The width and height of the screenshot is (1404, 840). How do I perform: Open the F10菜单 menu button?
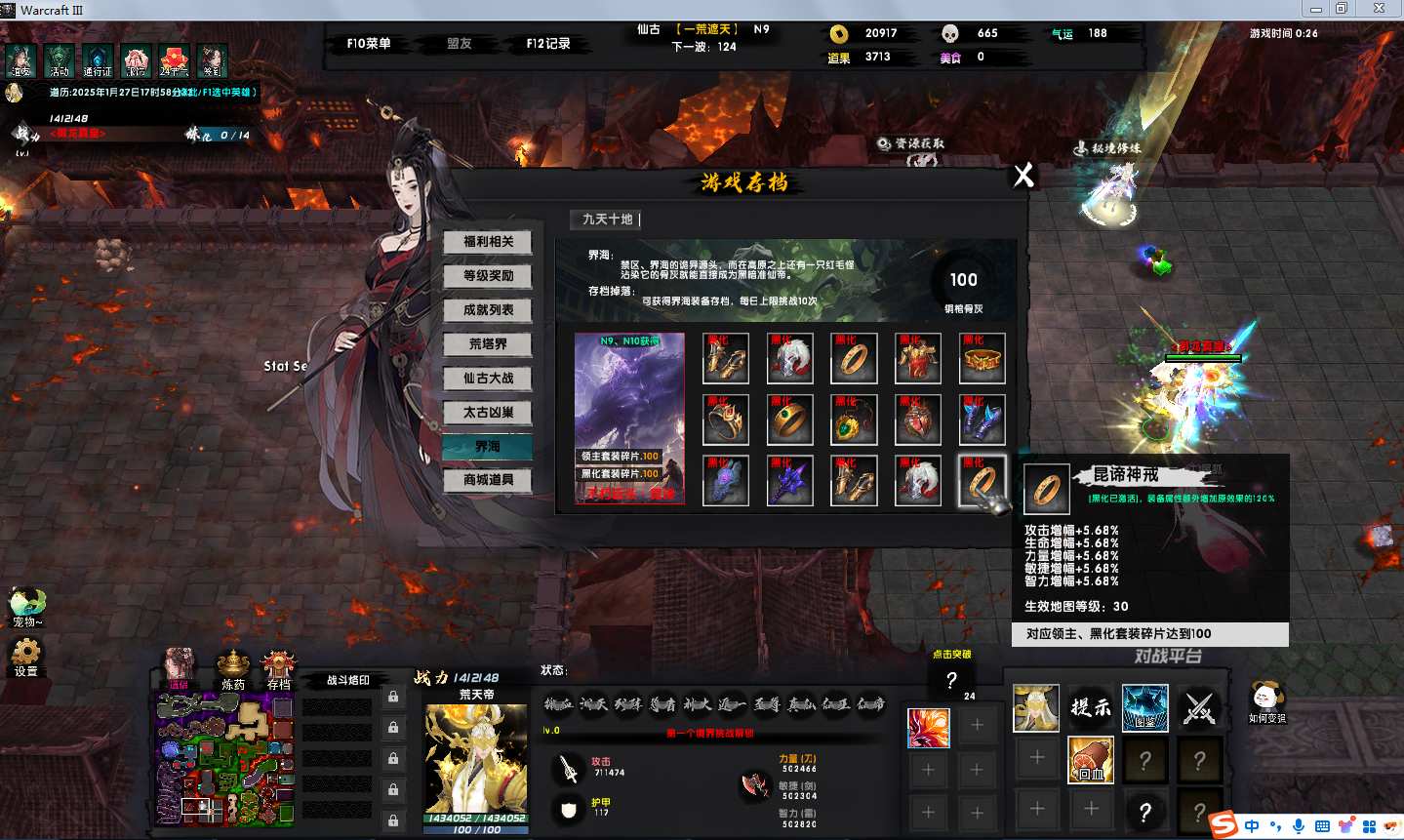pos(369,44)
